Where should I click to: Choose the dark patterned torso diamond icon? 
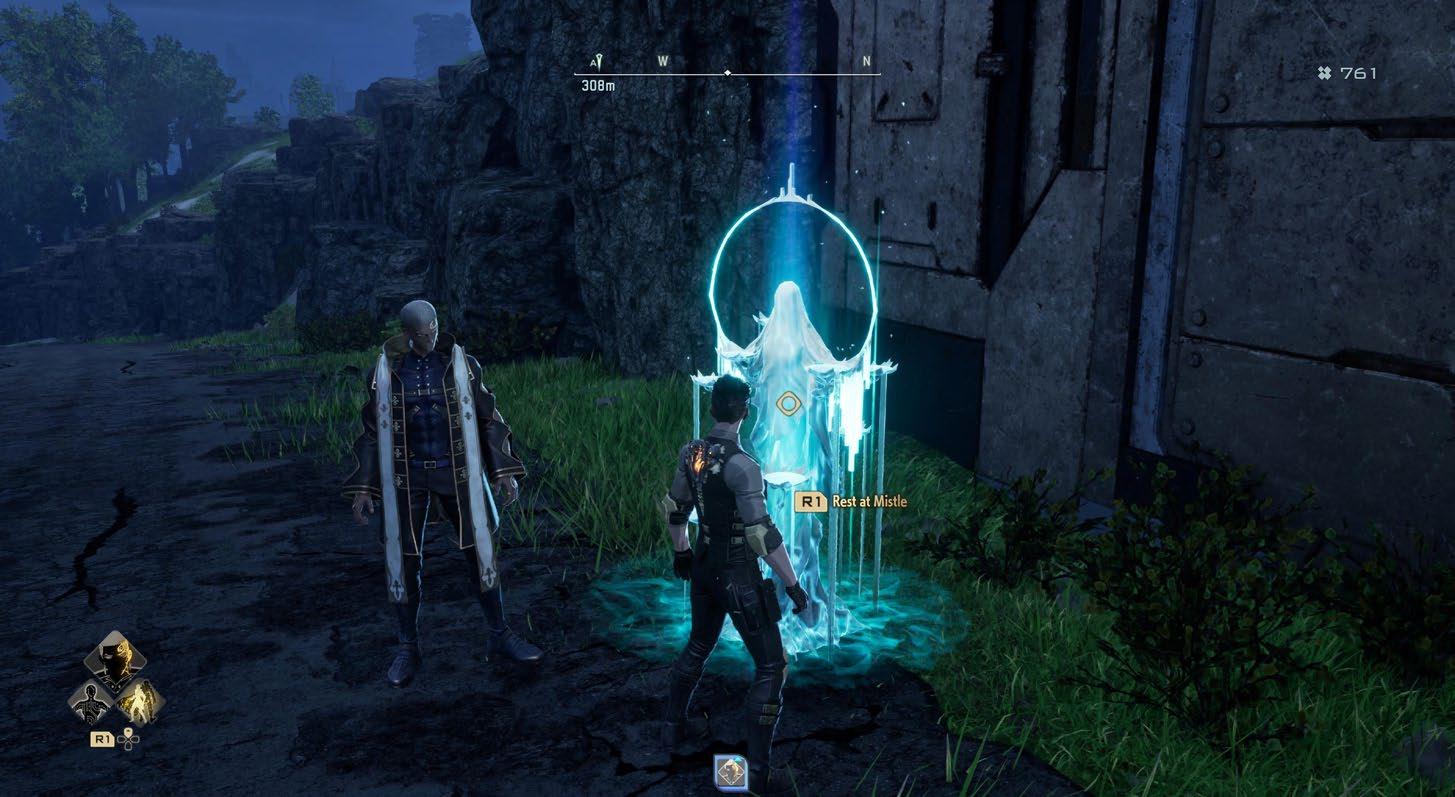click(x=92, y=701)
